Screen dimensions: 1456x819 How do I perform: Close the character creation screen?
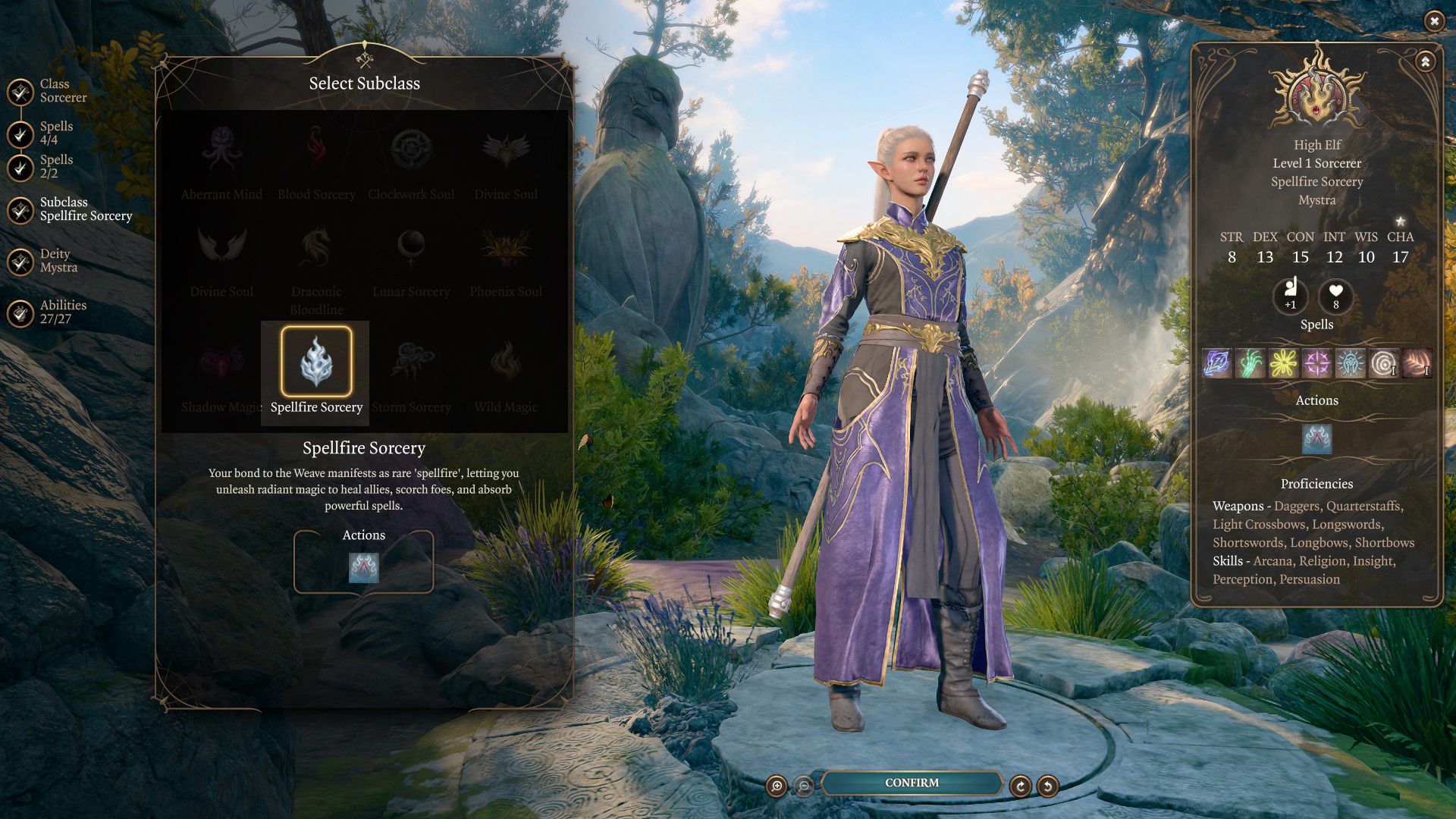[1434, 21]
